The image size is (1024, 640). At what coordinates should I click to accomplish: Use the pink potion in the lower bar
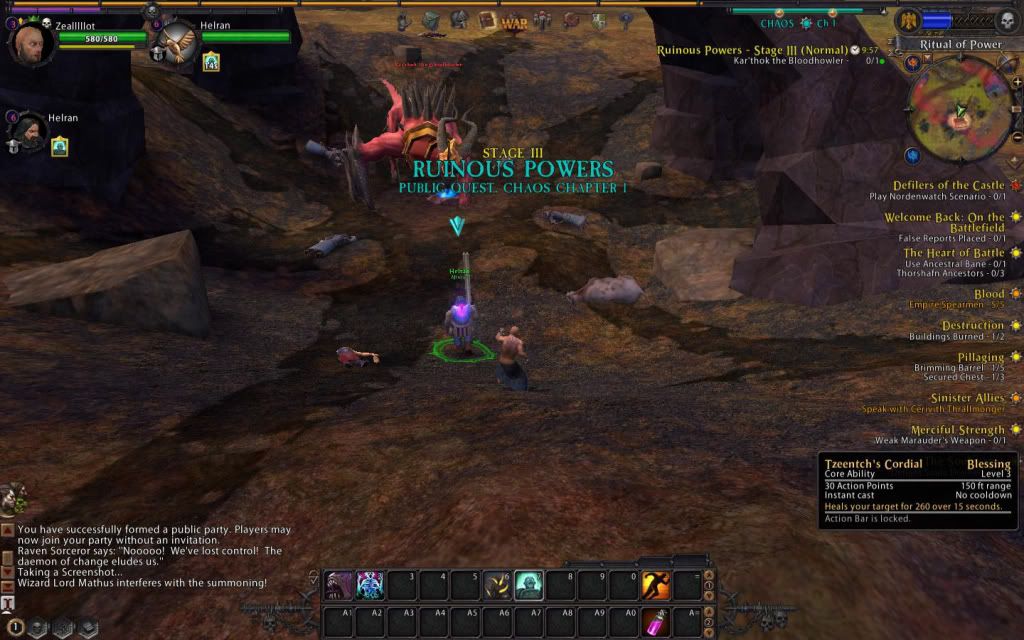(656, 622)
